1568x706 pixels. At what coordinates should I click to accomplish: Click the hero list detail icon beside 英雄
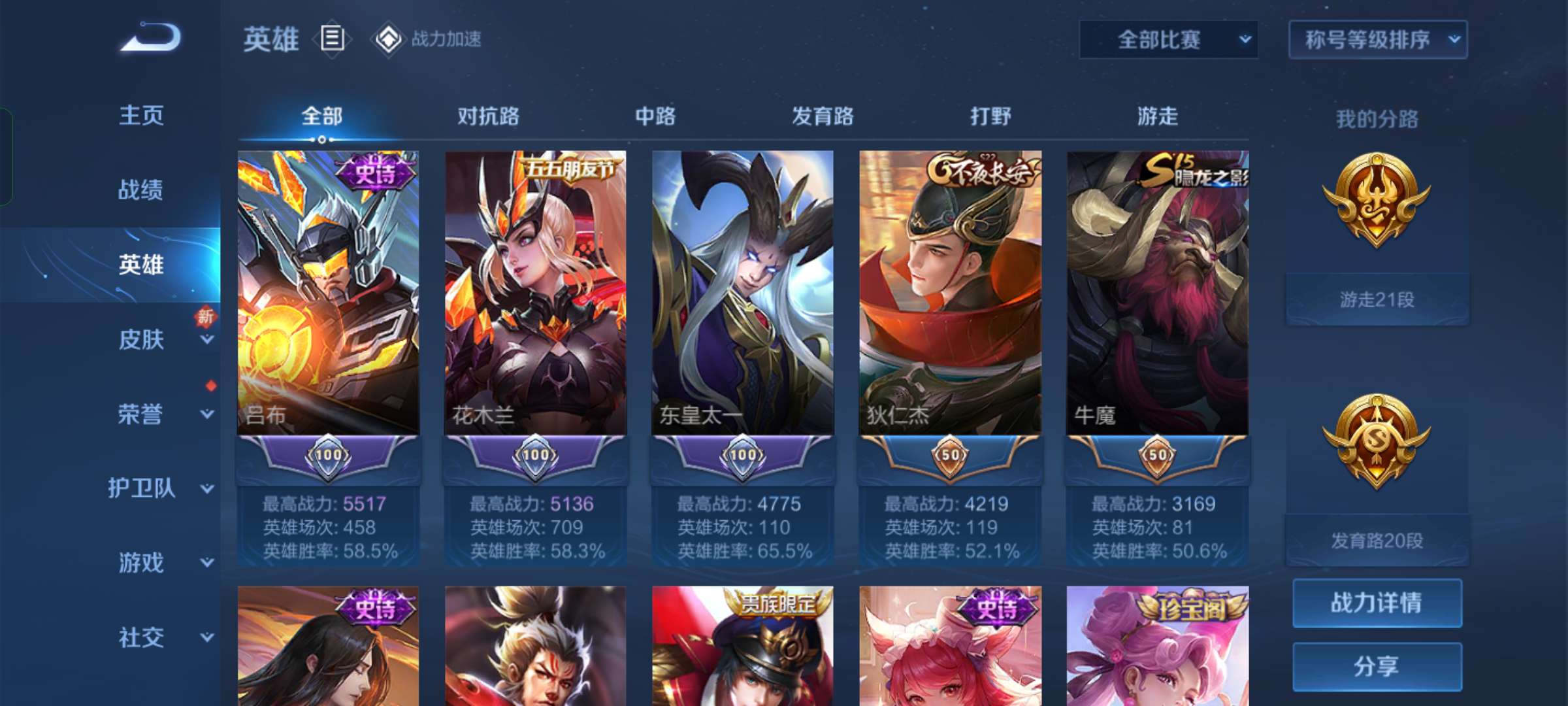point(332,39)
